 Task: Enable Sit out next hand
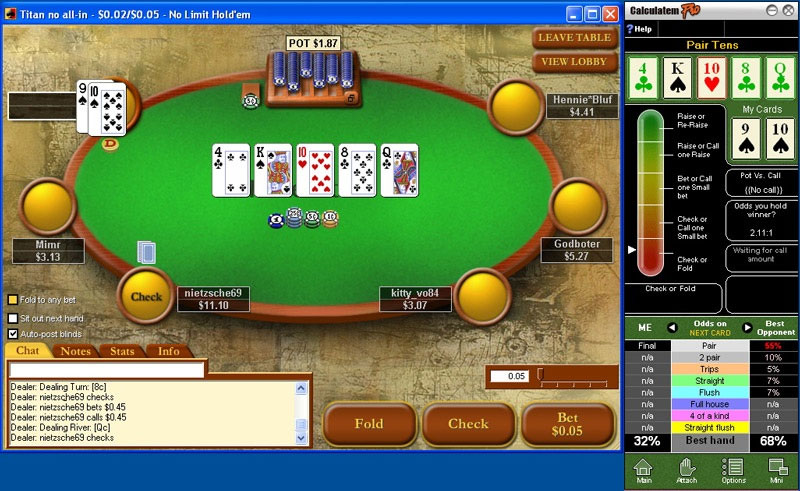13,317
